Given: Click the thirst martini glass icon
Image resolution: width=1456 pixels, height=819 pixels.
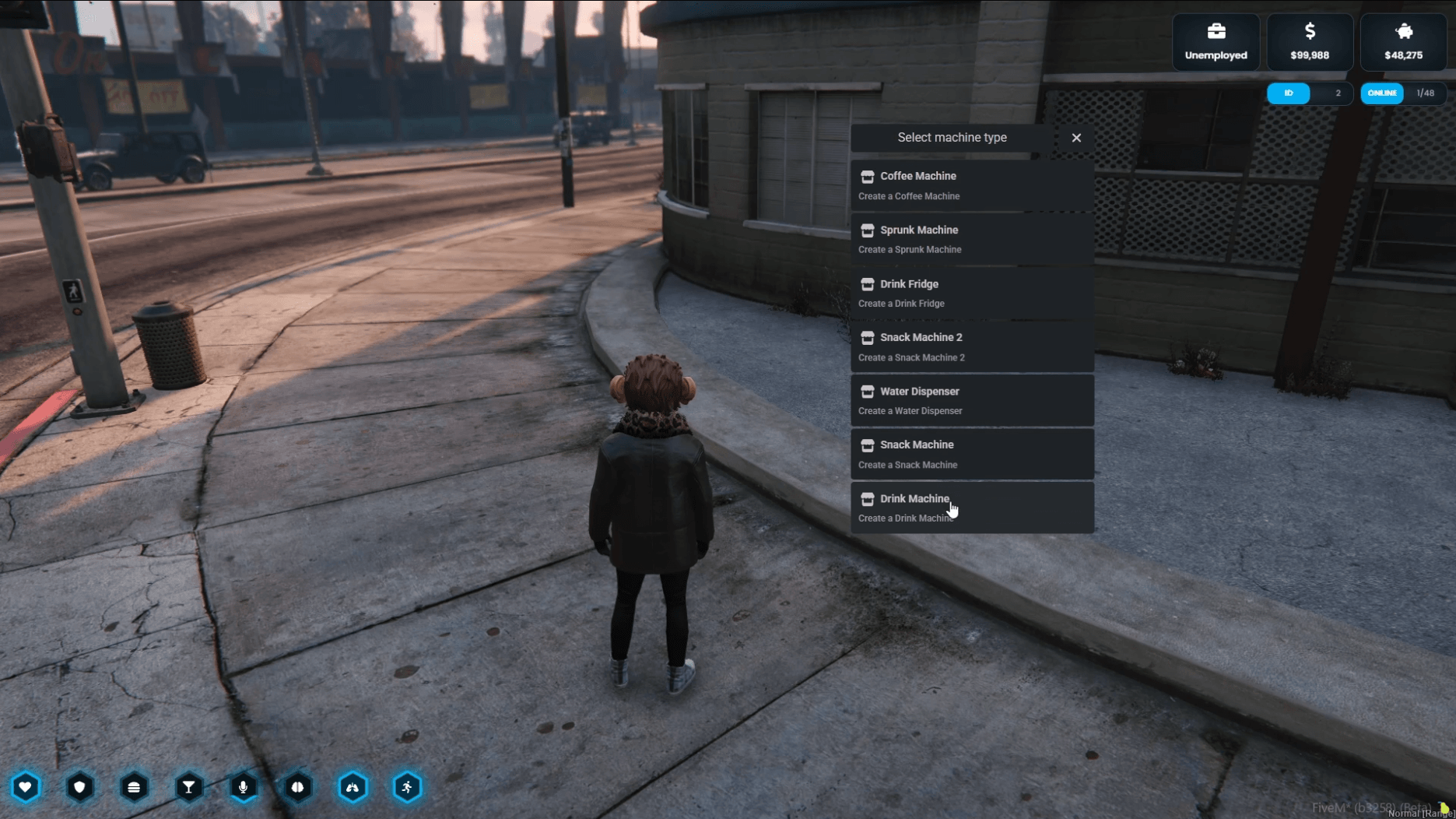Looking at the screenshot, I should 189,788.
